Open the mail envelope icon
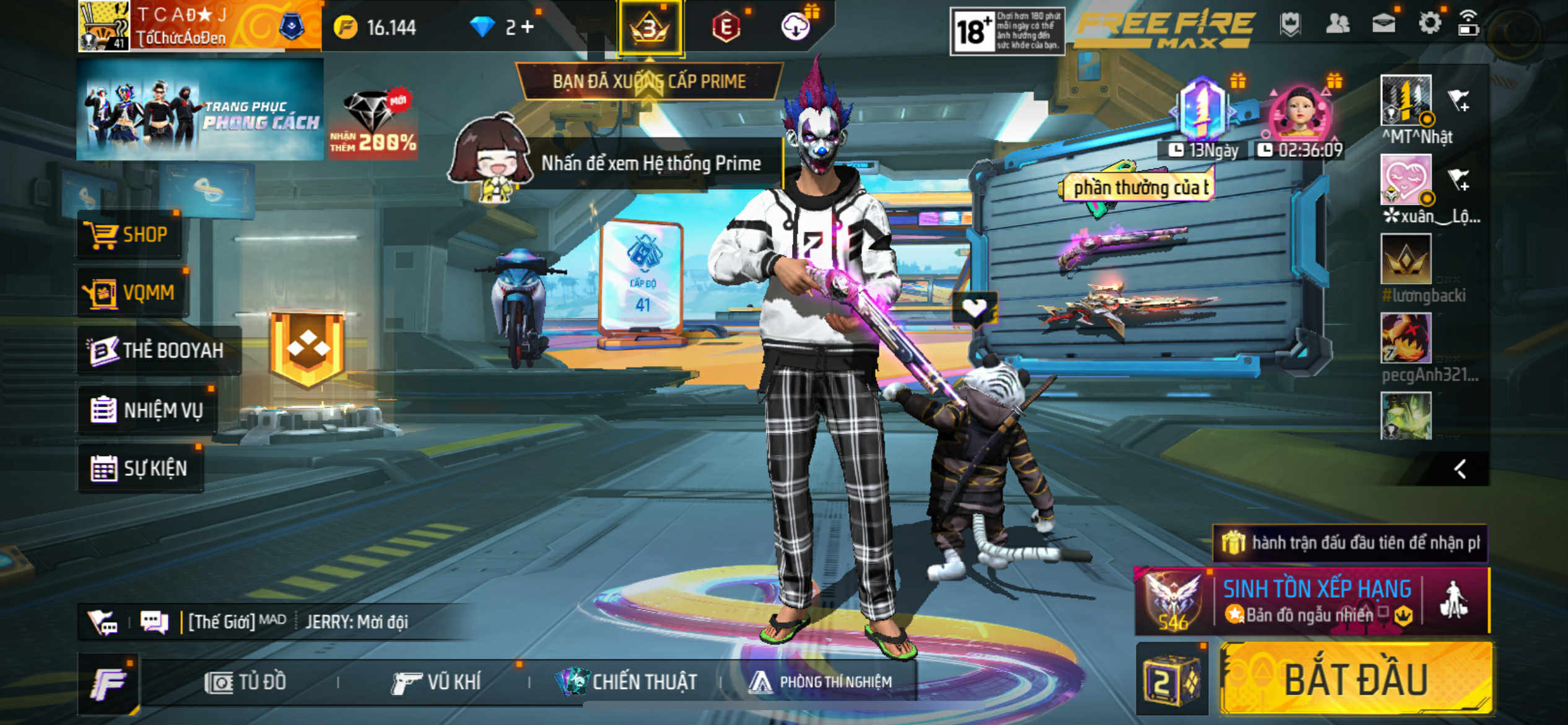The height and width of the screenshot is (725, 1568). (x=1383, y=24)
